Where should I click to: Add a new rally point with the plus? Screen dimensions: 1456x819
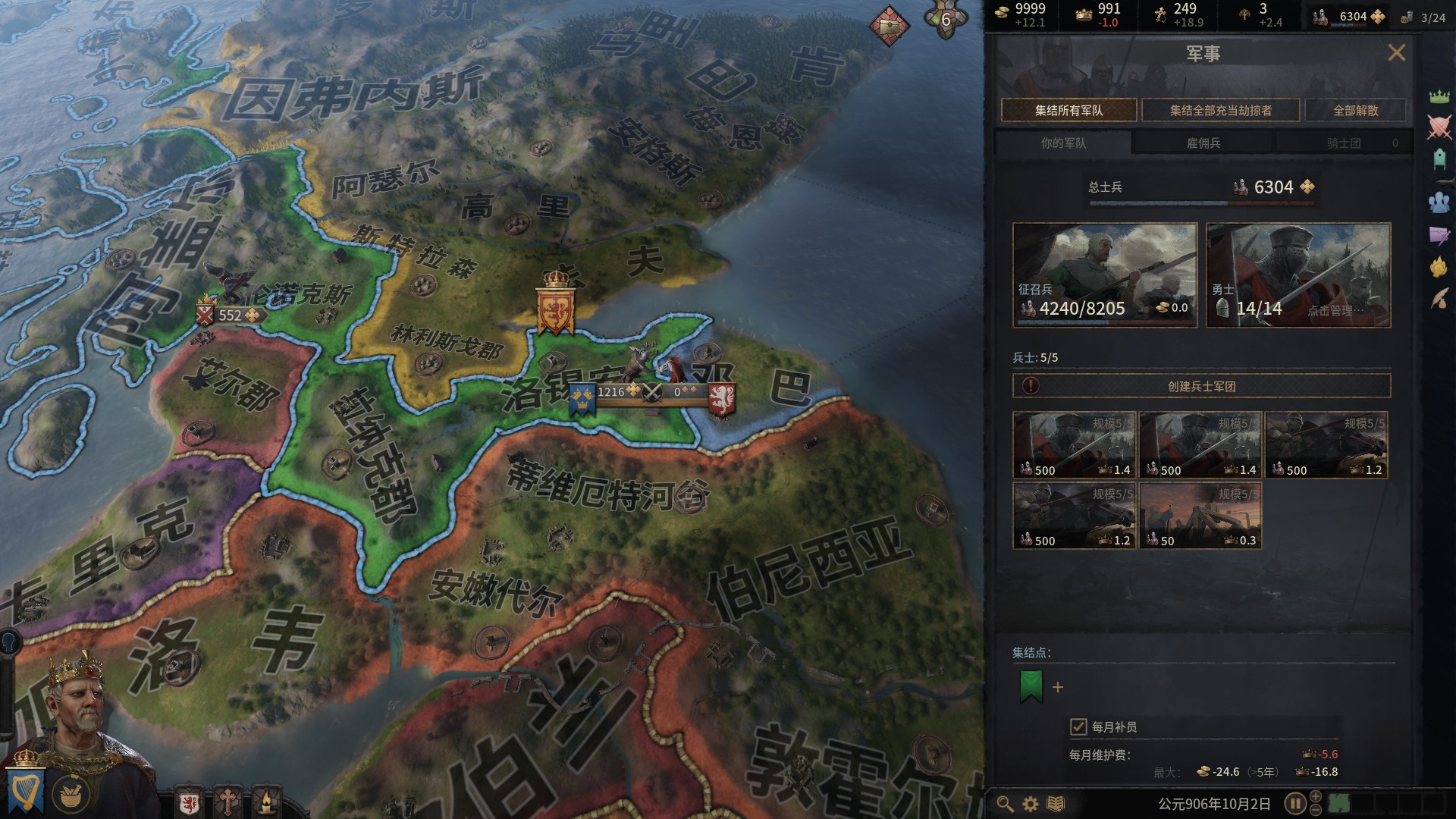click(1058, 687)
